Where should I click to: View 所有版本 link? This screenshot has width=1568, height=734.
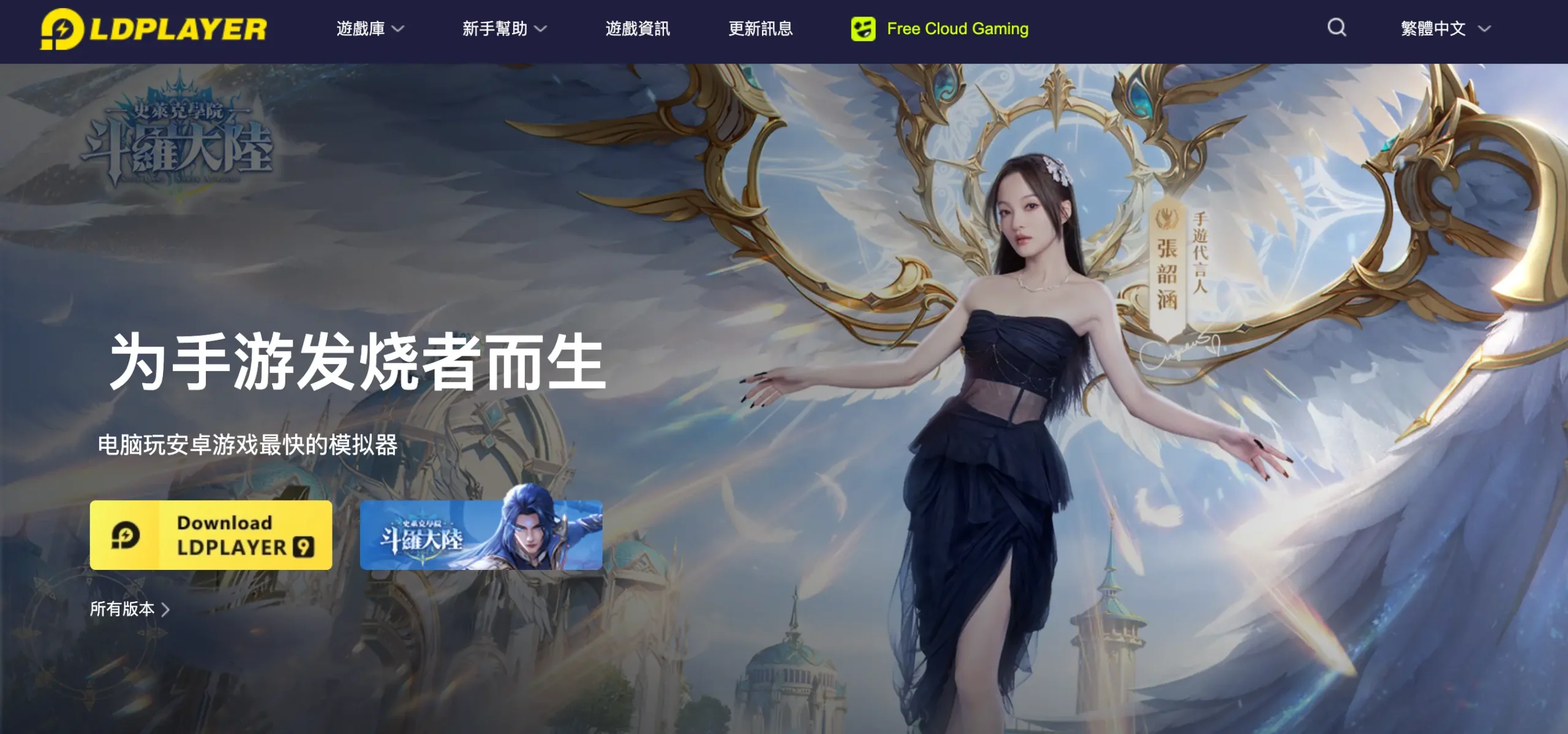click(x=129, y=609)
